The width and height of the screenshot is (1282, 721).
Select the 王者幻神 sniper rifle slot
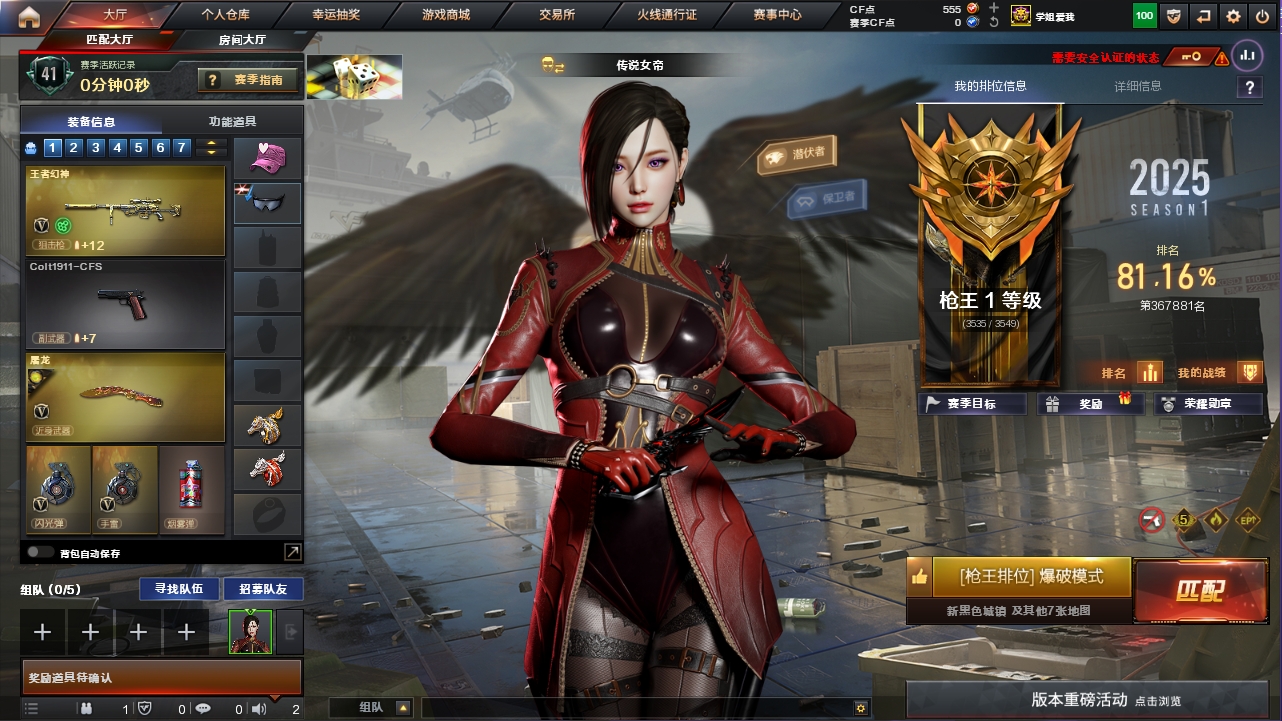click(126, 210)
